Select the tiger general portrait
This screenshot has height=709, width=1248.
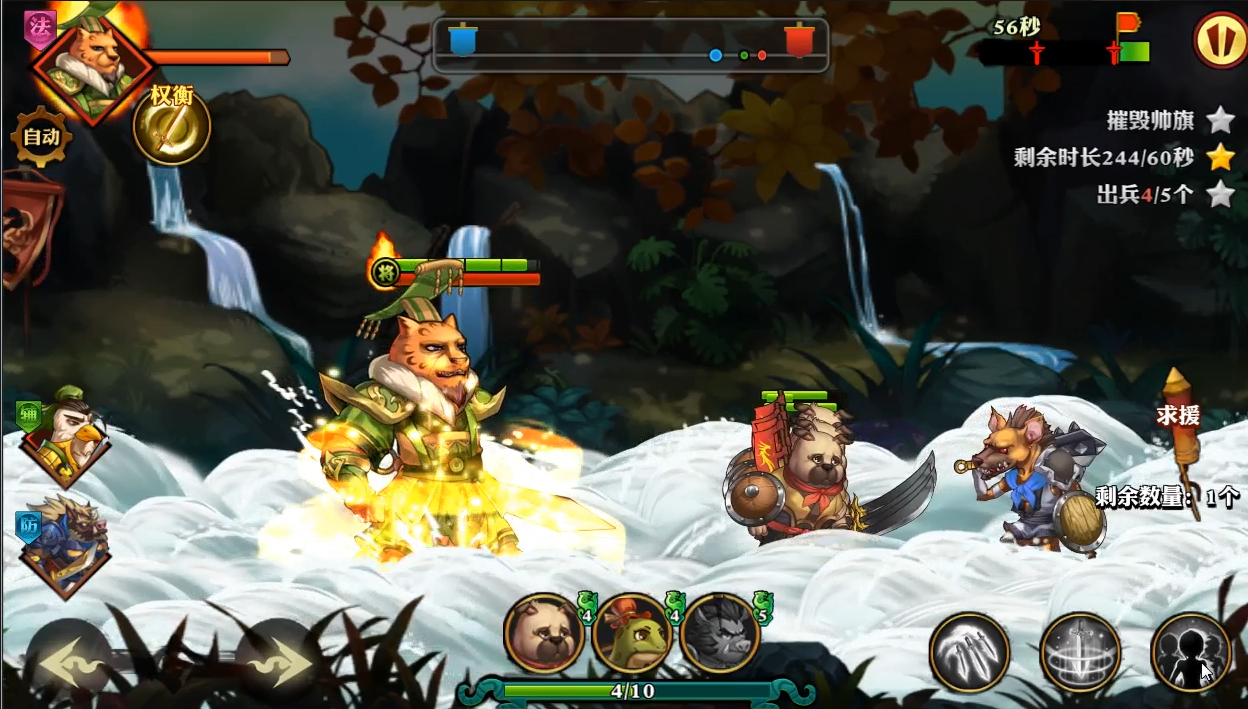91,65
